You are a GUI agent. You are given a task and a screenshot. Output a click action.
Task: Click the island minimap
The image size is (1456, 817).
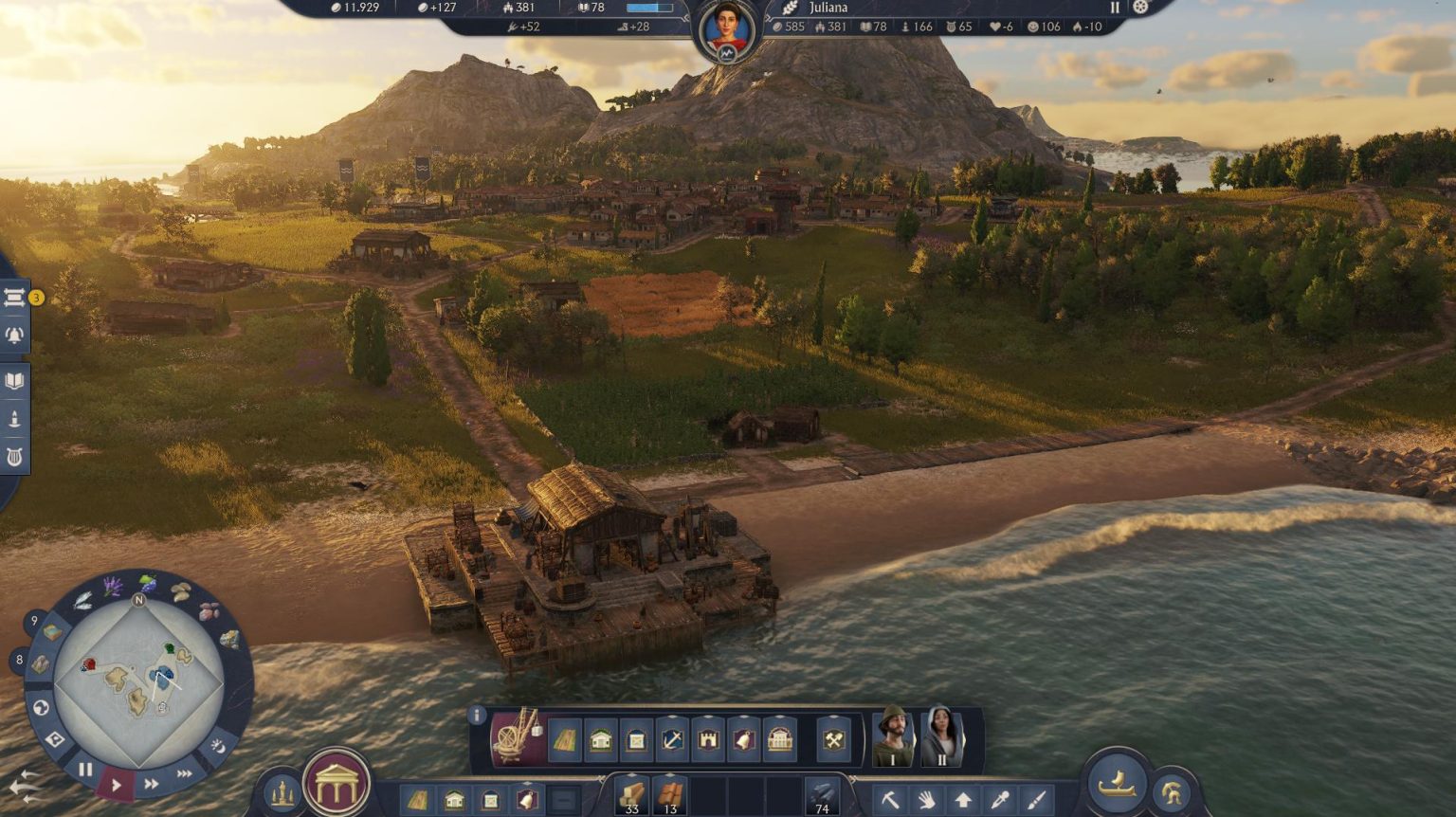[x=138, y=682]
